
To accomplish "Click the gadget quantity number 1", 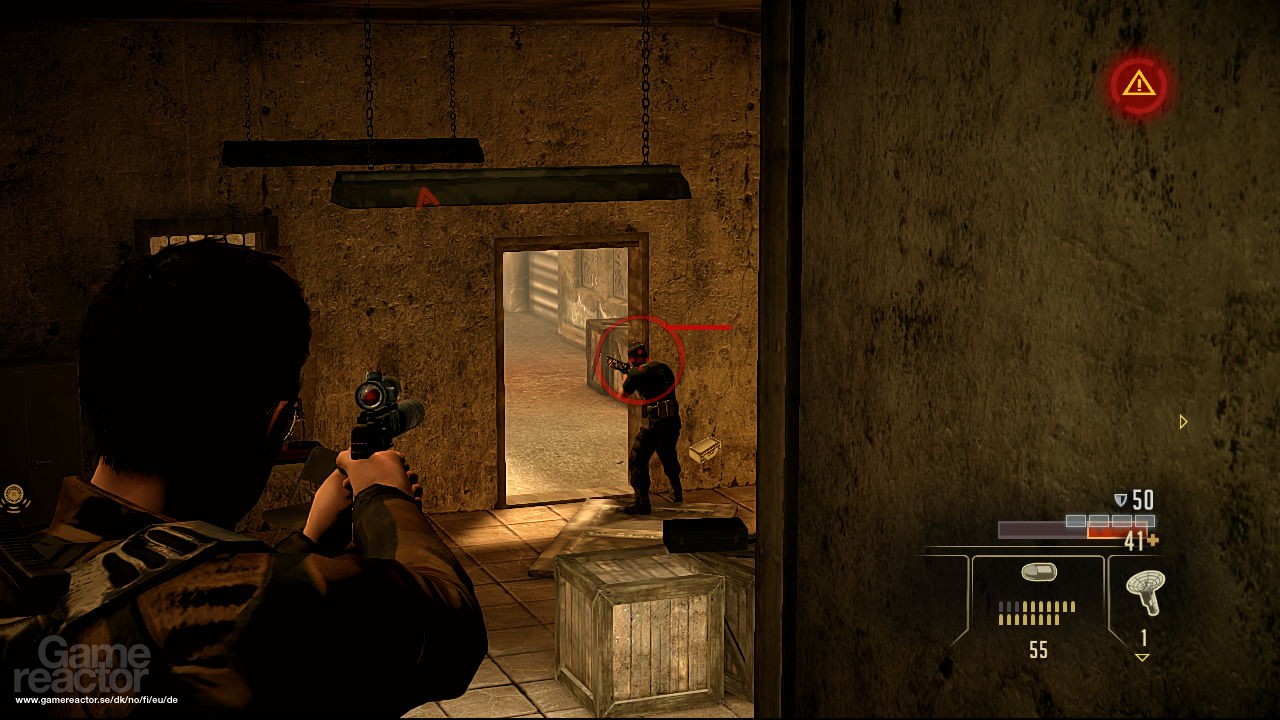I will click(x=1143, y=637).
